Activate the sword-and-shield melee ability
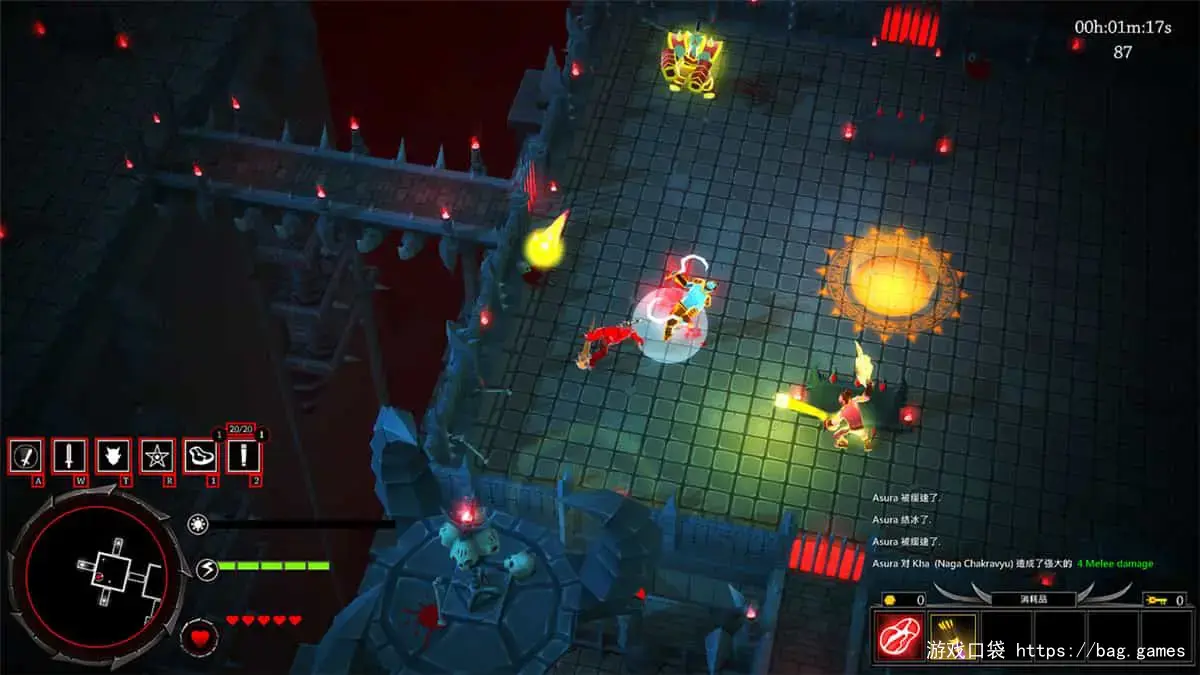The height and width of the screenshot is (675, 1200). coord(25,456)
